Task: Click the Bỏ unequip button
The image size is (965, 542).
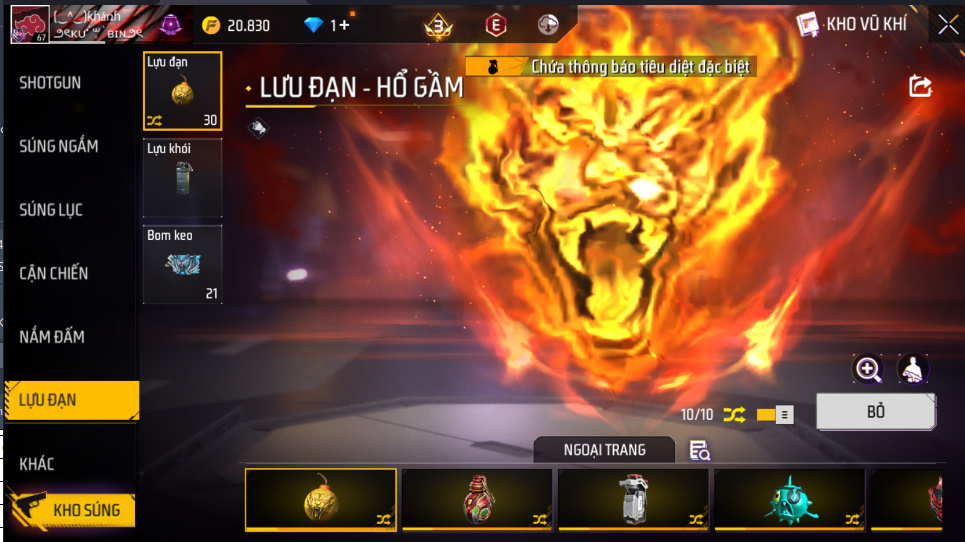Action: 876,412
